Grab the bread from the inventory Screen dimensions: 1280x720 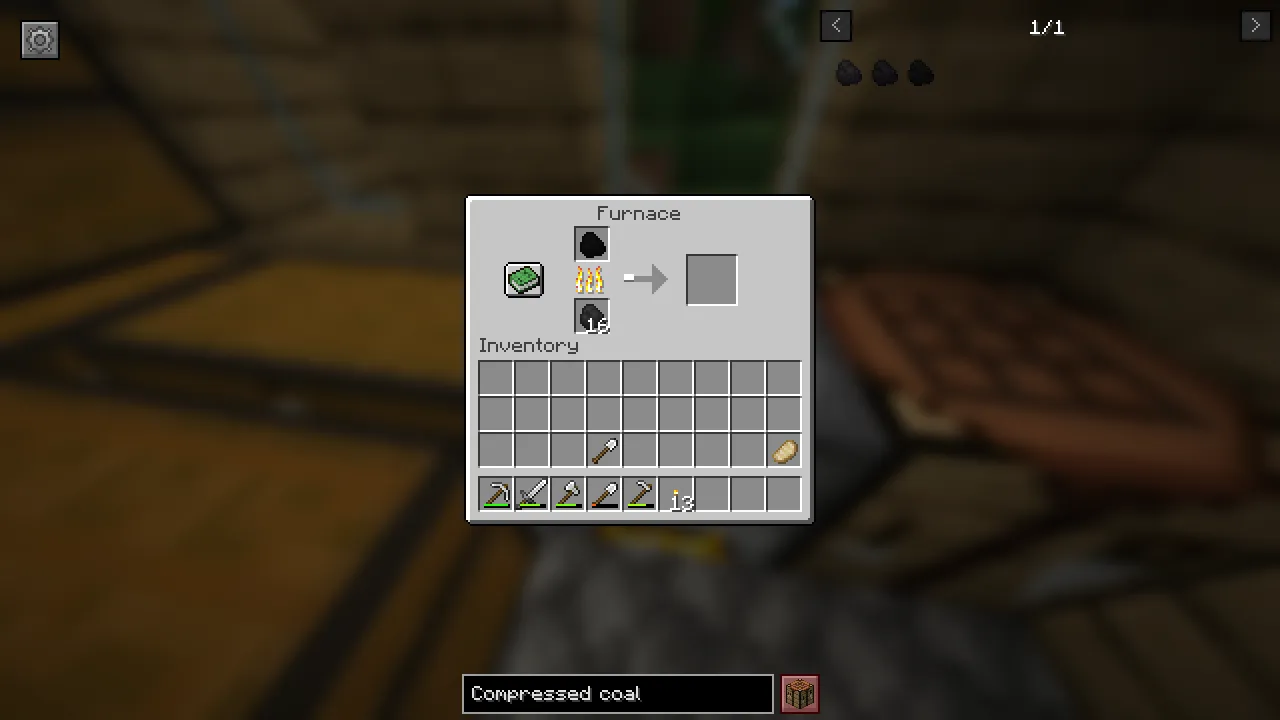(x=784, y=450)
